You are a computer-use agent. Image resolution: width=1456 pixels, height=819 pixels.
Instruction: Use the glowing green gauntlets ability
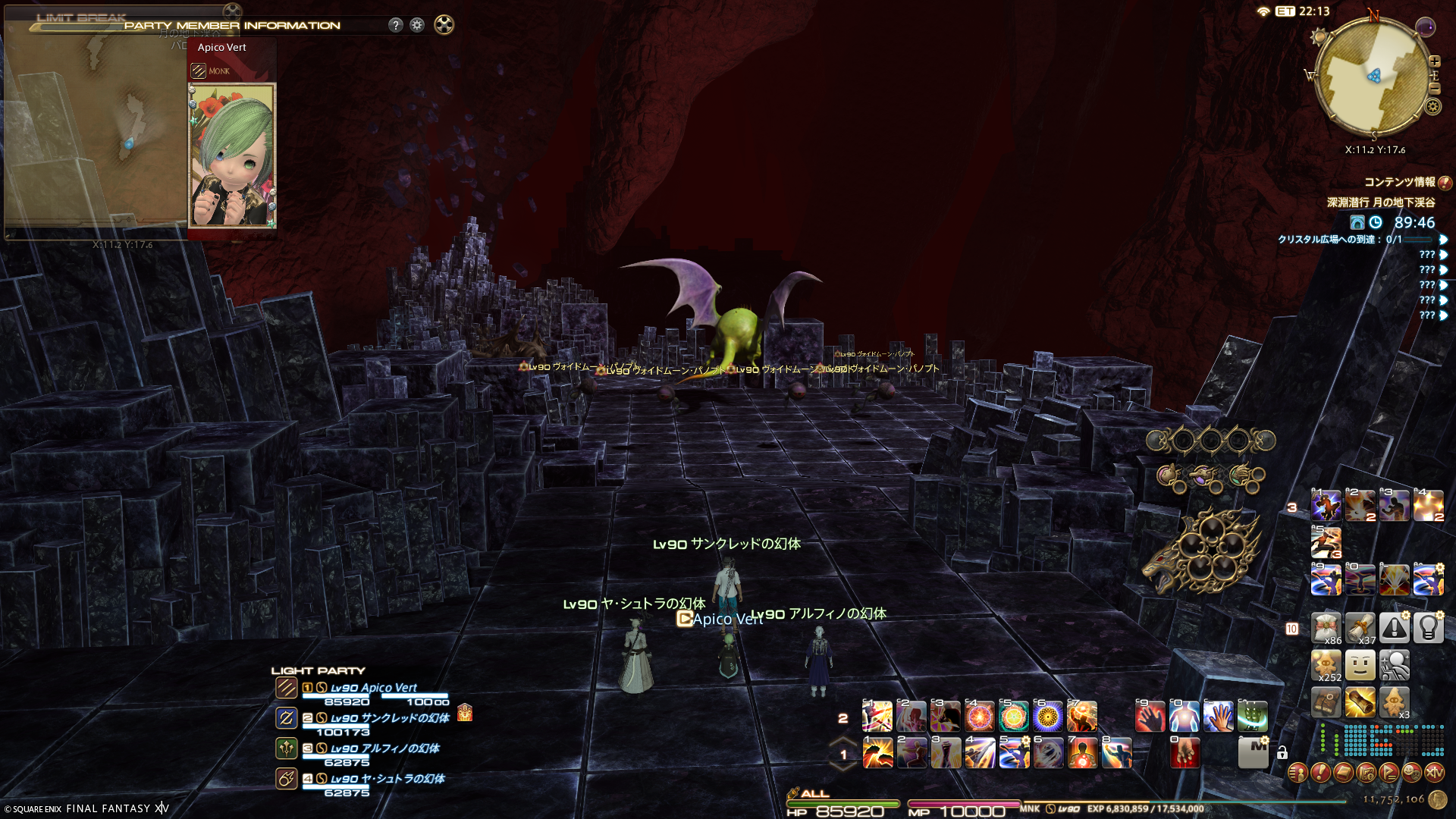tap(1253, 716)
